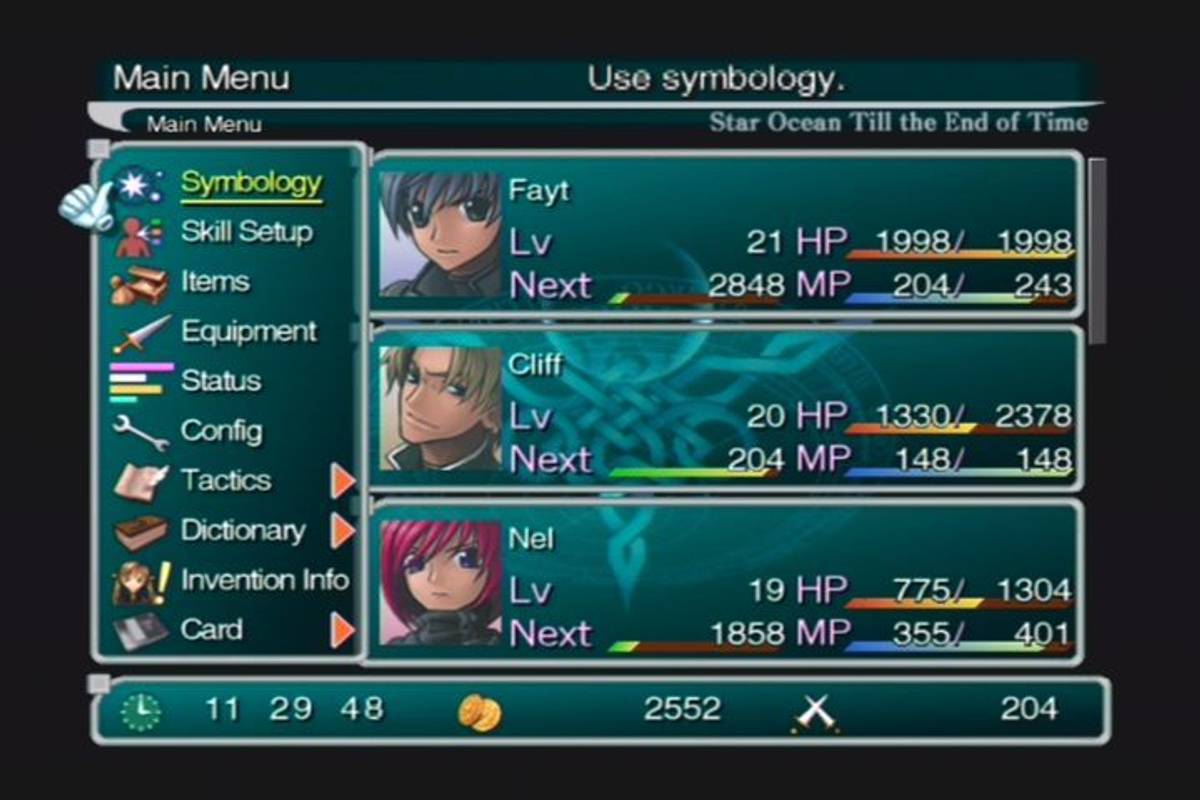Expand the Card submenu arrow

pos(343,630)
